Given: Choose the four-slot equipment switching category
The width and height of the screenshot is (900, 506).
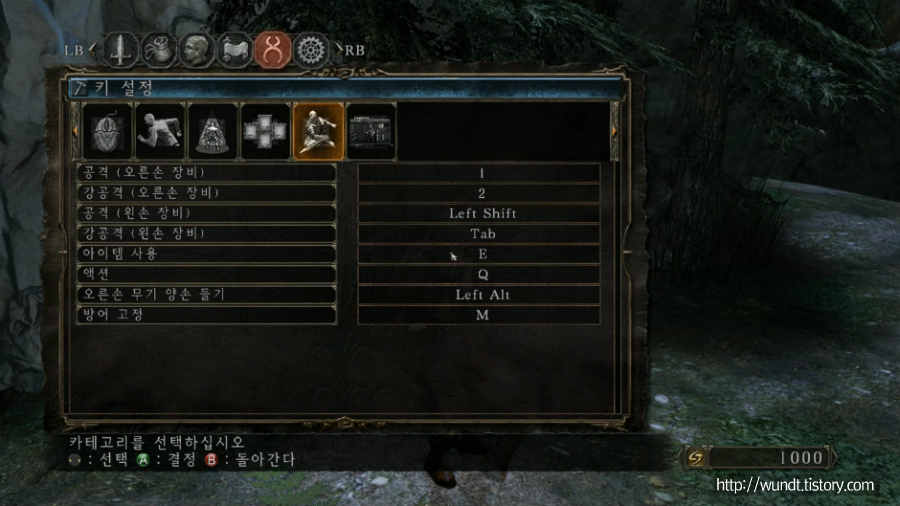Looking at the screenshot, I should coord(266,132).
